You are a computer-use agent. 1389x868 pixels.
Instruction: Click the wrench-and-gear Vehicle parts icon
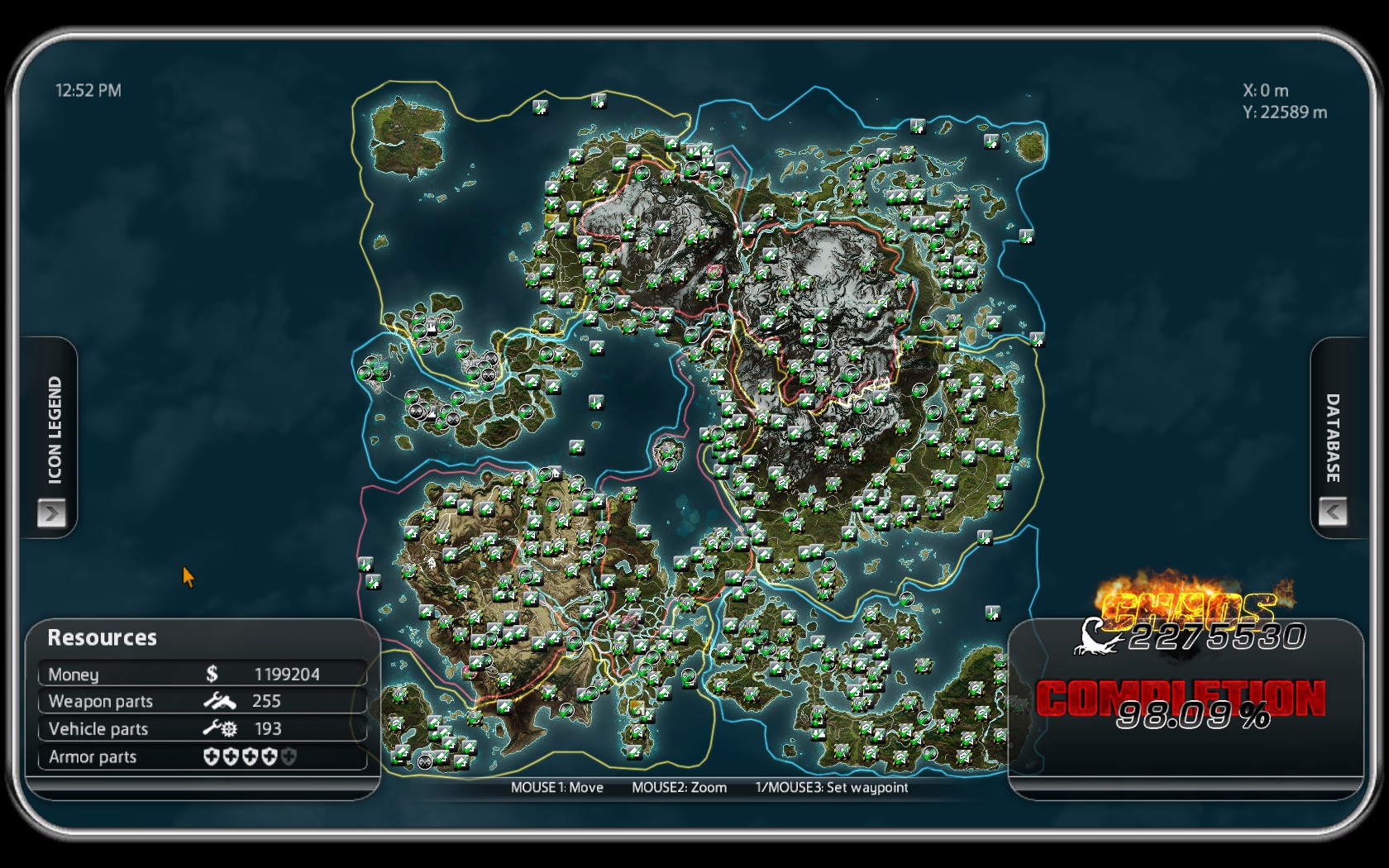point(219,729)
